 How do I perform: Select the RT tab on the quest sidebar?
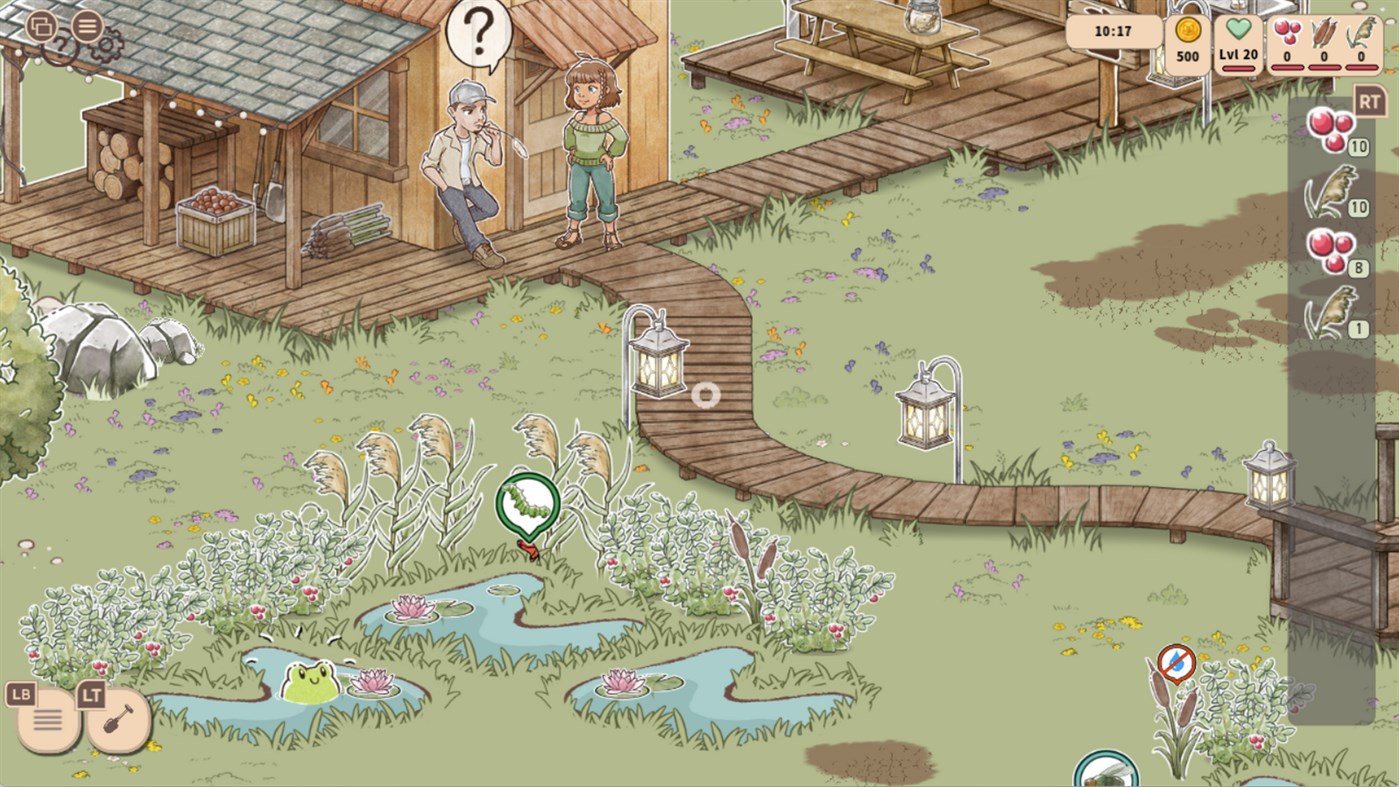pos(1372,100)
